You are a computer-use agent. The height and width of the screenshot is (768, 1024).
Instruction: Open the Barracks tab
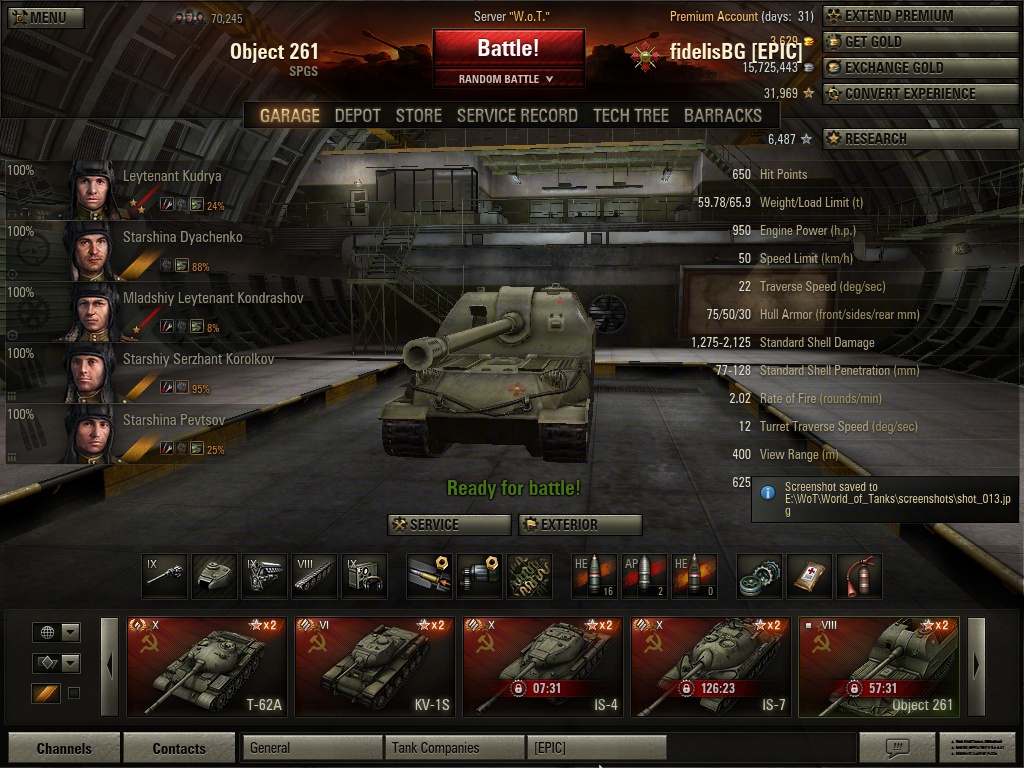pos(722,115)
